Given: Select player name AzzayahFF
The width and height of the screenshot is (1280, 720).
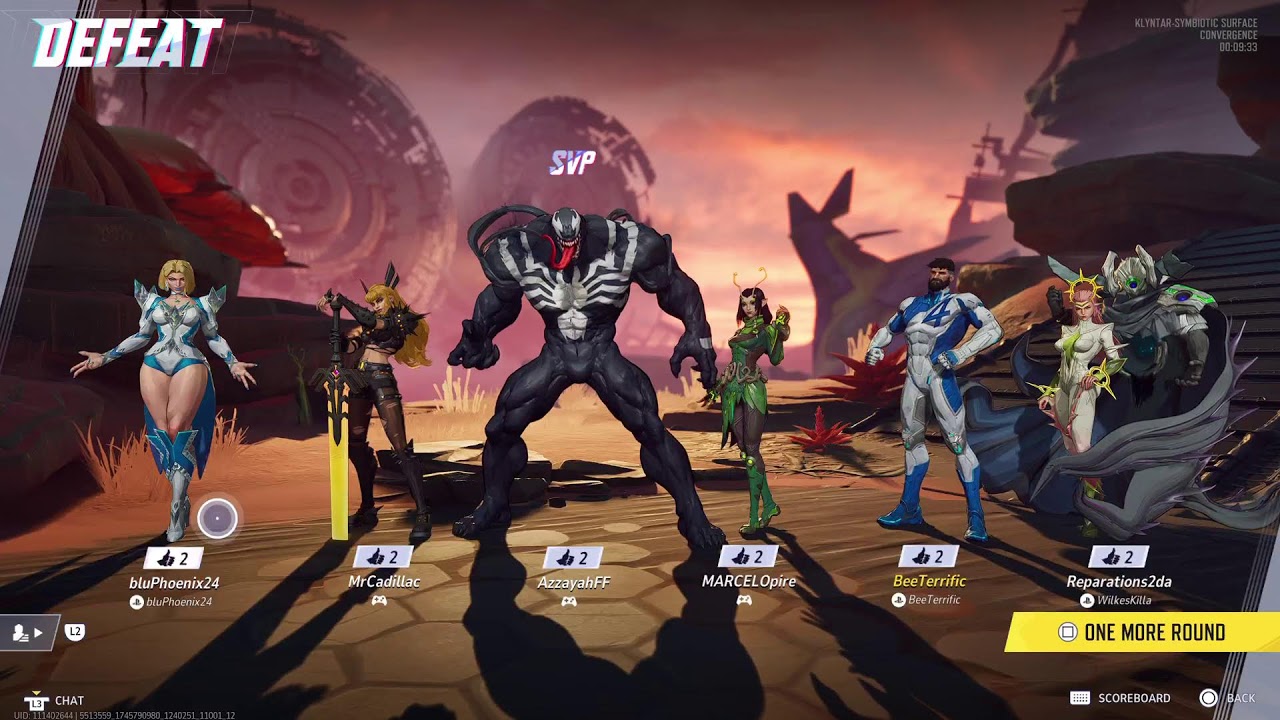Looking at the screenshot, I should click(573, 582).
